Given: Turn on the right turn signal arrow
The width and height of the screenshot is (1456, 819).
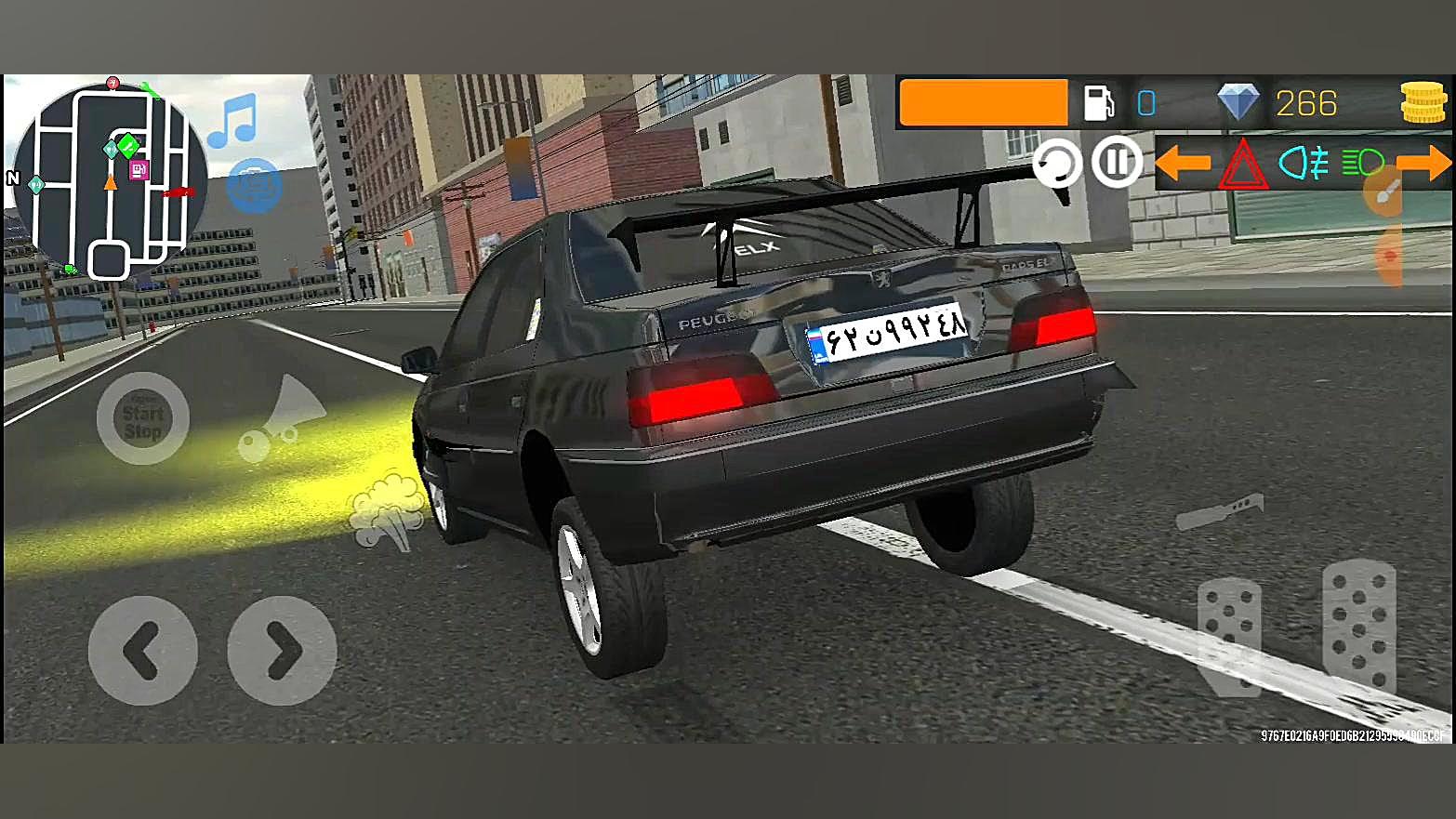Looking at the screenshot, I should tap(1423, 164).
